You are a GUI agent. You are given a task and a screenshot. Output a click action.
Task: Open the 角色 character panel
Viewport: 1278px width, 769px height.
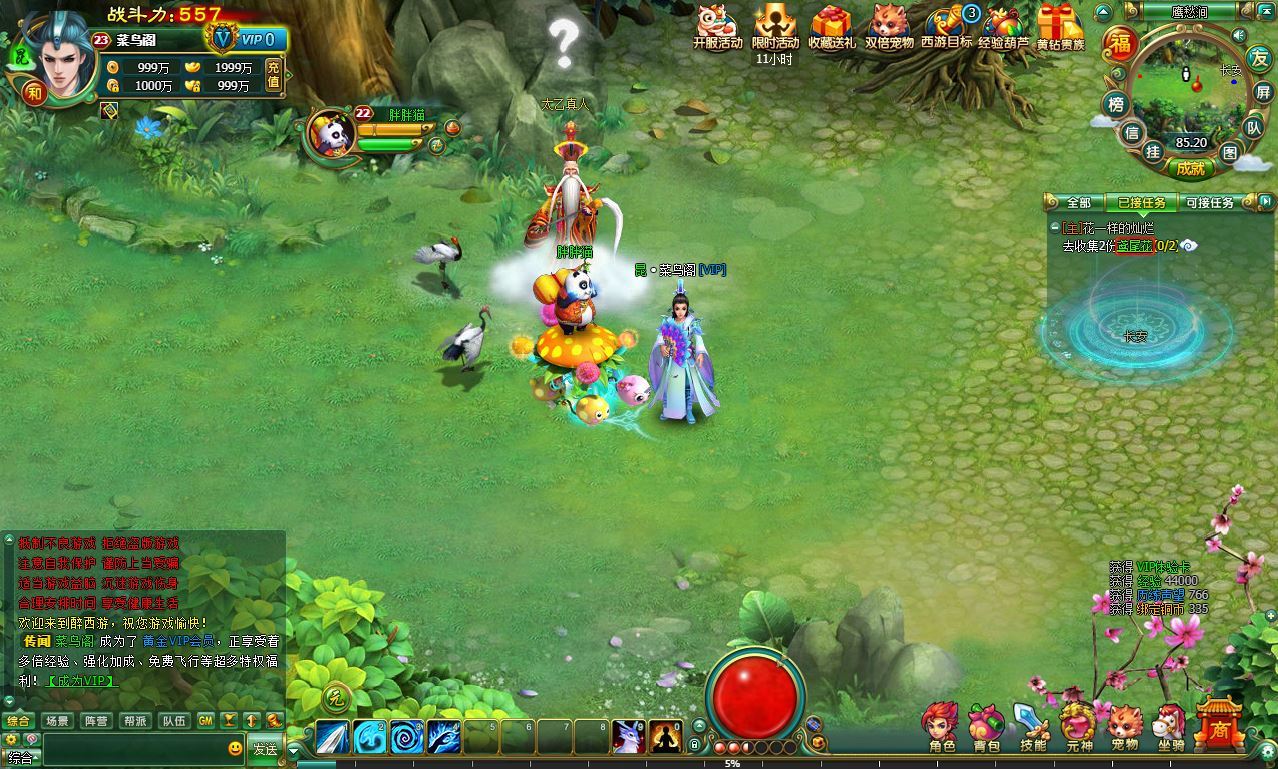(942, 725)
